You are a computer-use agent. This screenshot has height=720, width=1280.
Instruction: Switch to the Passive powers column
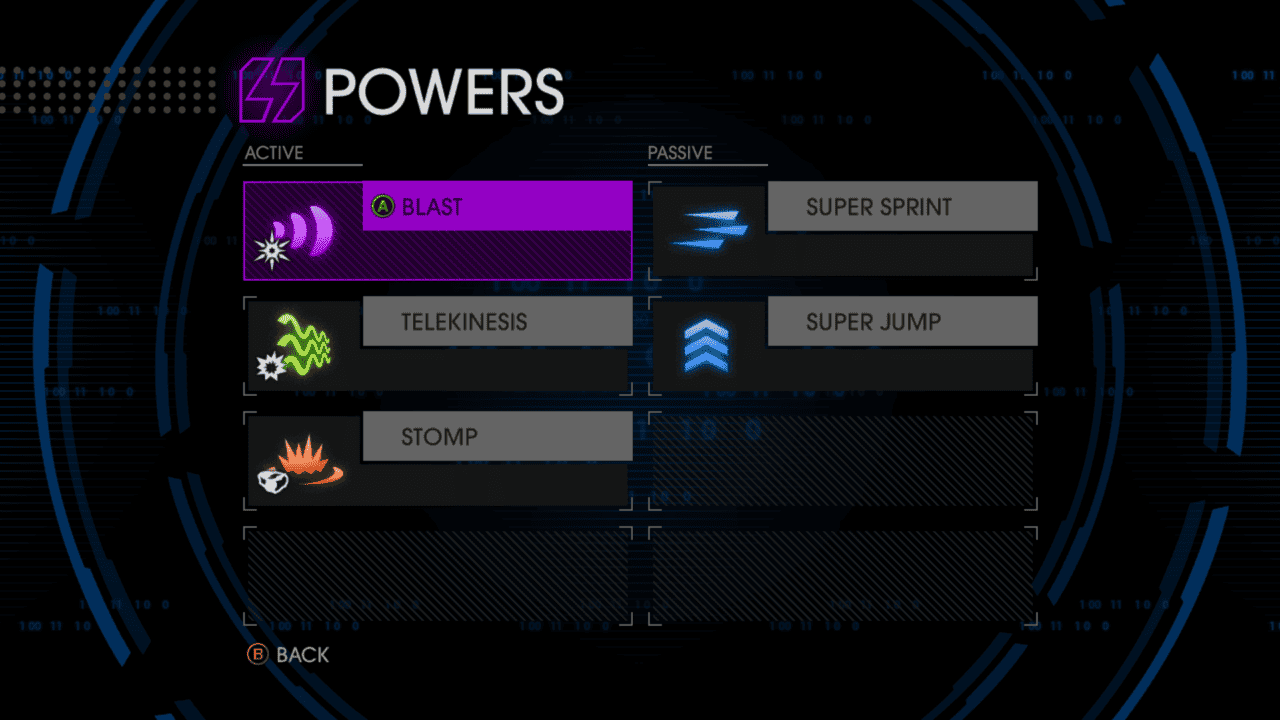pos(679,152)
